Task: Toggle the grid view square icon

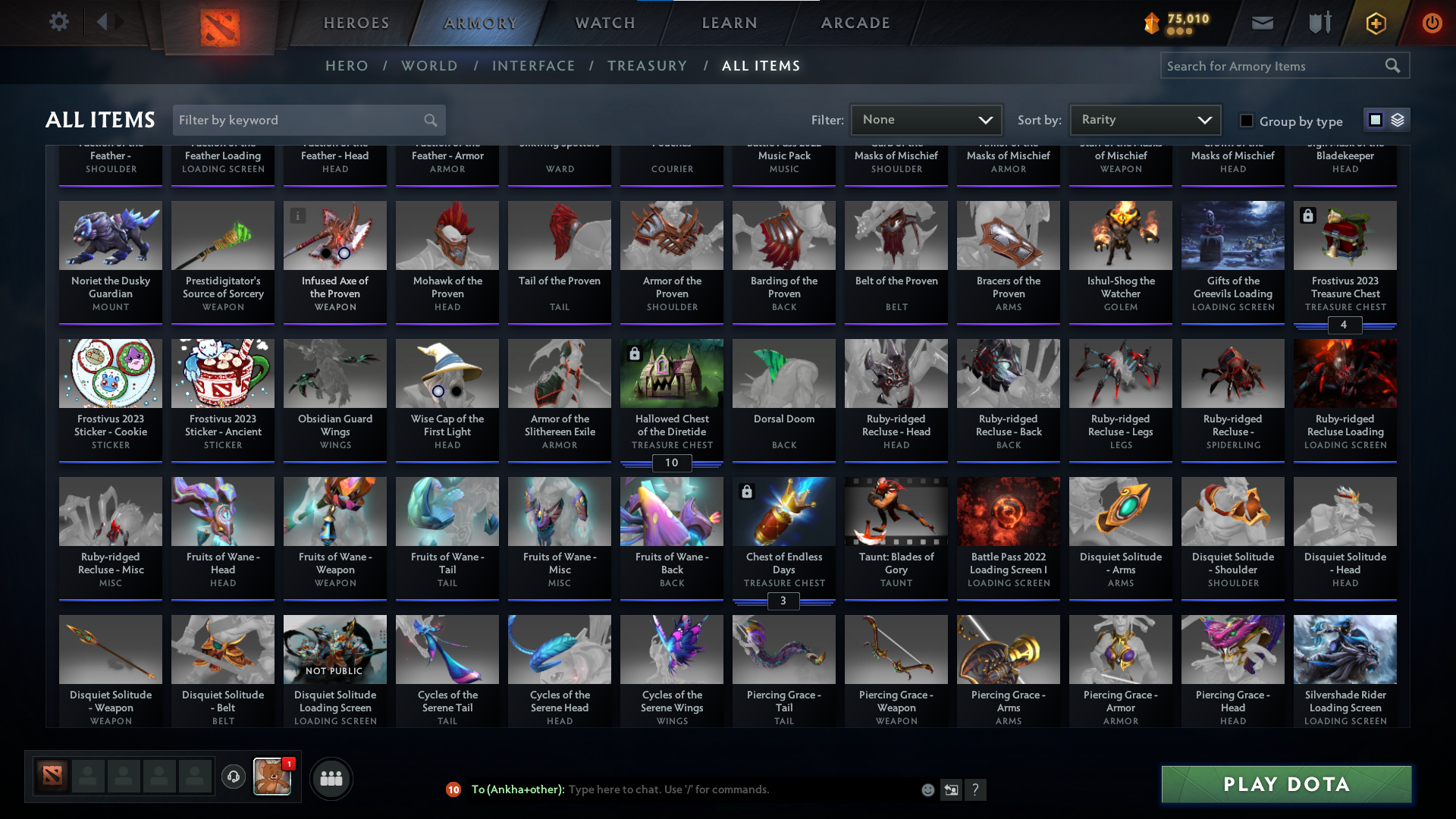Action: point(1375,119)
